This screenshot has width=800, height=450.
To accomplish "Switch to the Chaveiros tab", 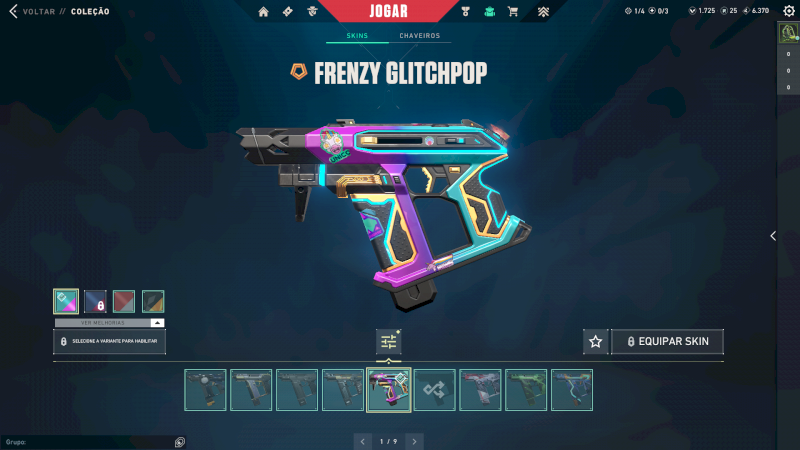I will (419, 36).
